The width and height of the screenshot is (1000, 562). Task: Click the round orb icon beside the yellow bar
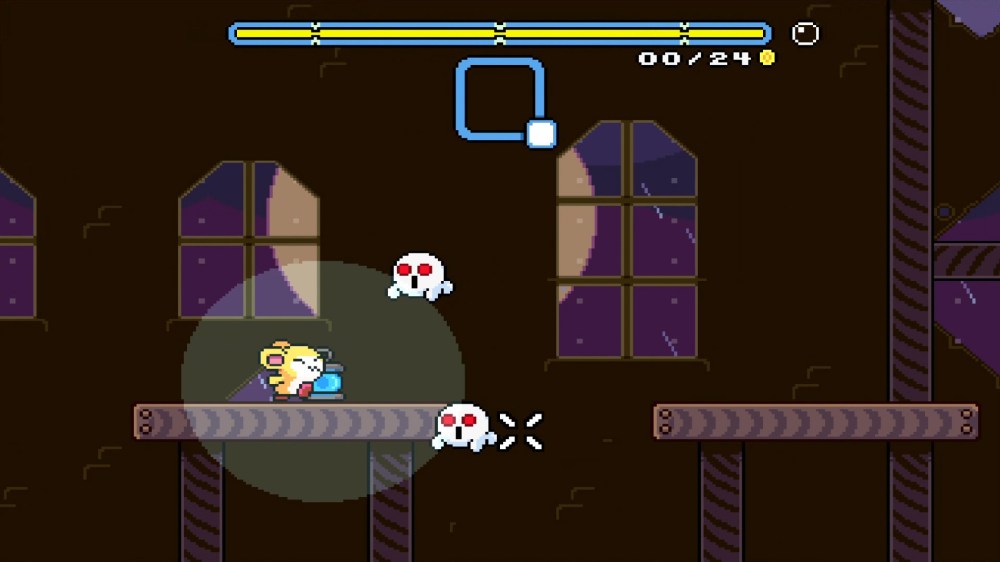tap(805, 34)
